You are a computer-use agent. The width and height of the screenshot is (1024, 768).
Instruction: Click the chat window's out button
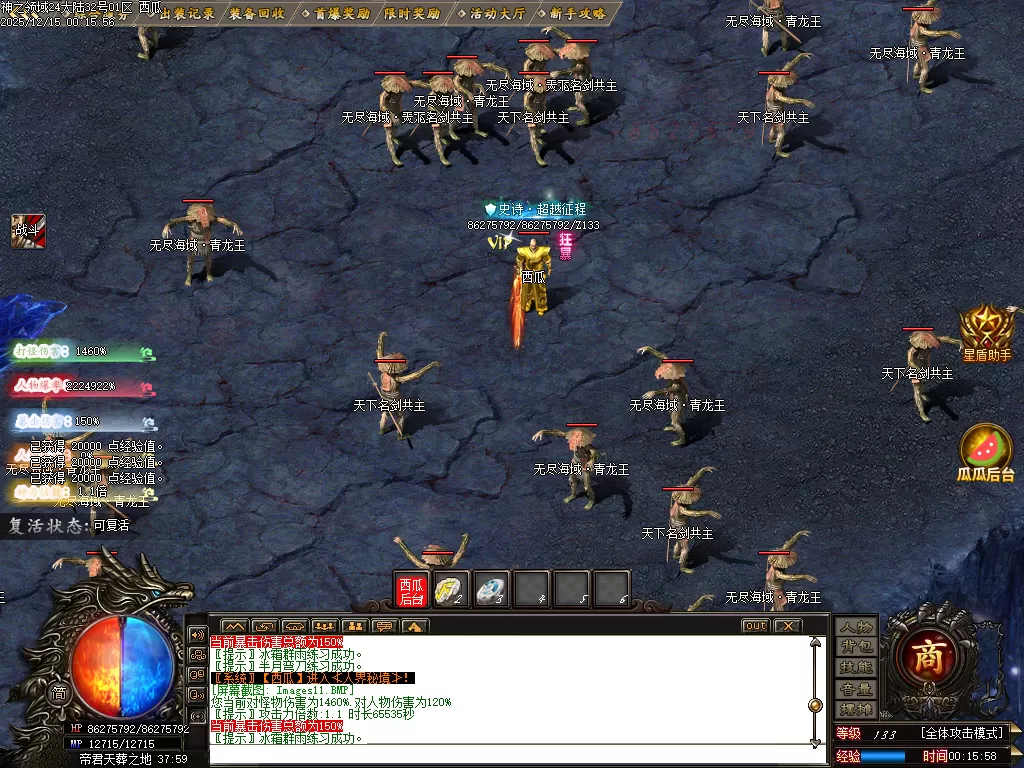755,626
